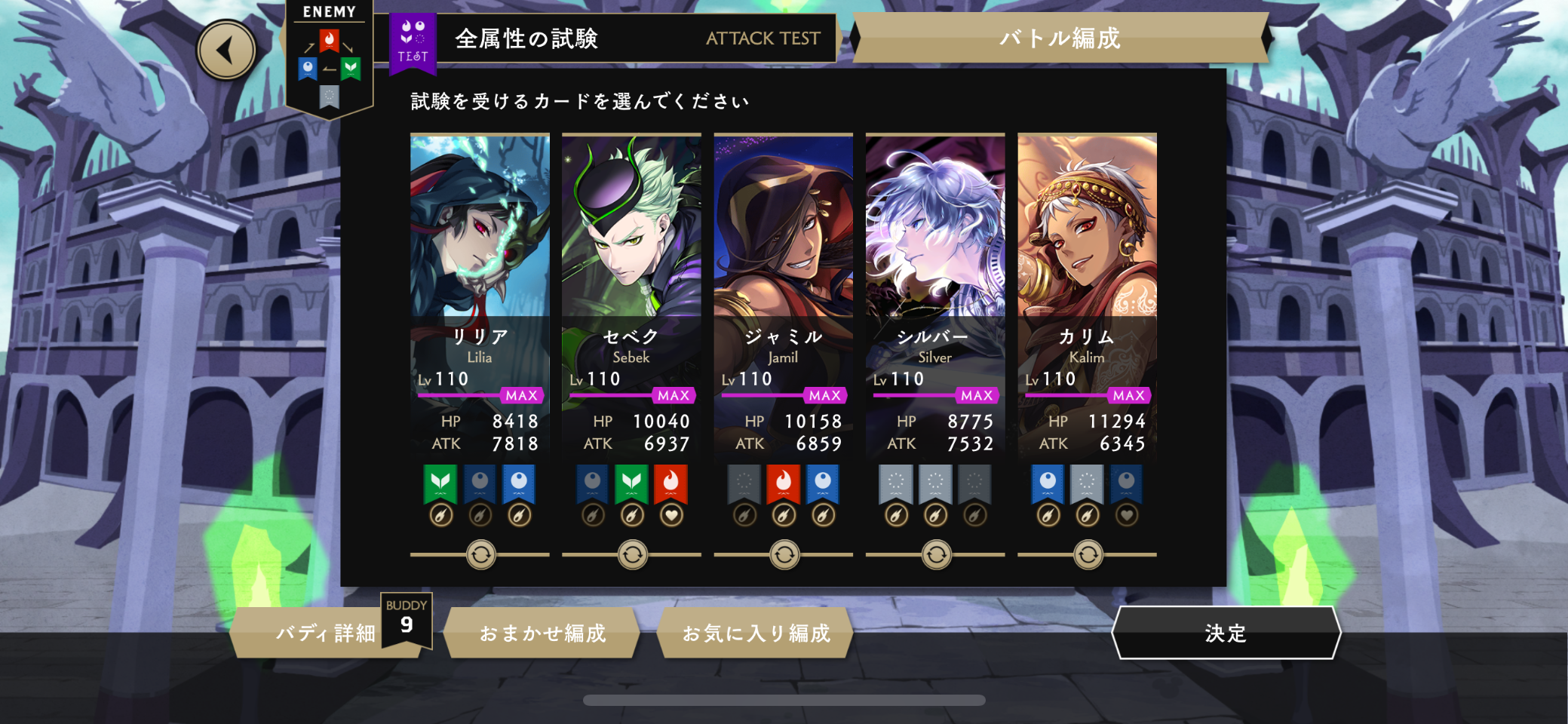Tap Jamil's red fire spell banner

(x=783, y=483)
